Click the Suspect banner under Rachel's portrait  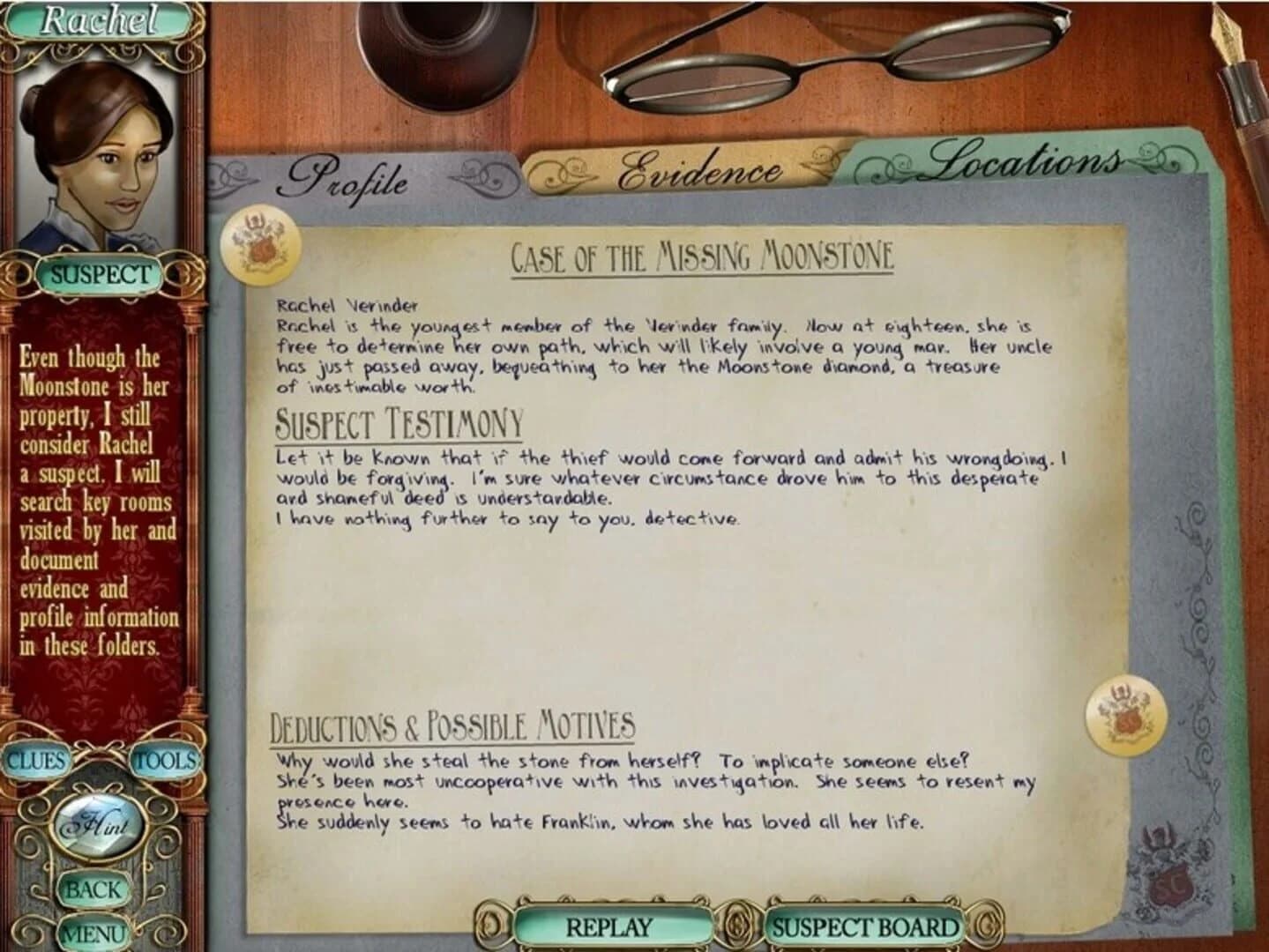101,273
